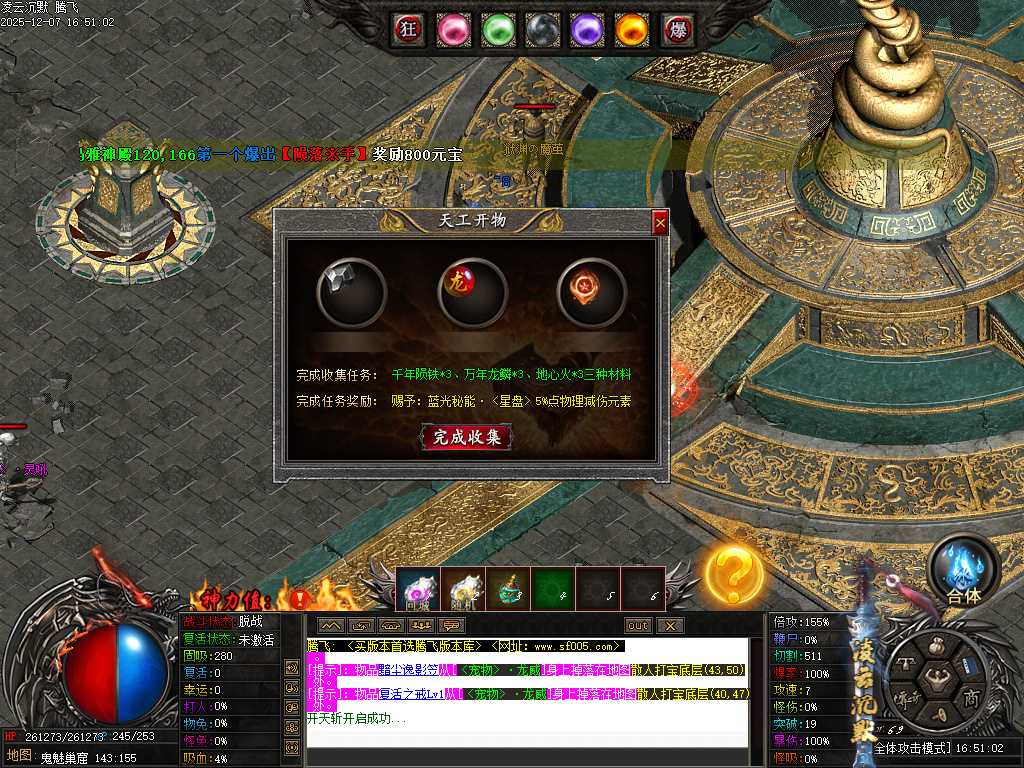Use the 随机 scroll in hotbar
Viewport: 1024px width, 768px height.
tap(463, 589)
